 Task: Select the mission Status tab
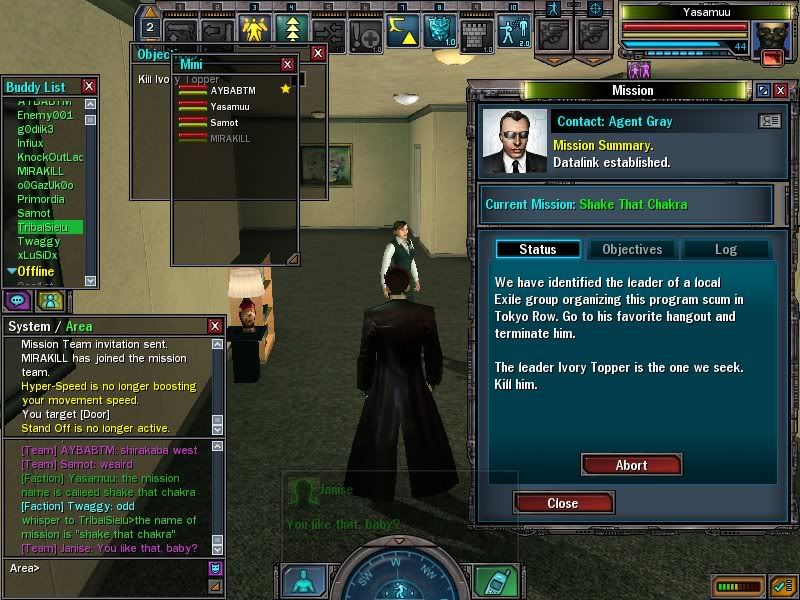(x=537, y=249)
